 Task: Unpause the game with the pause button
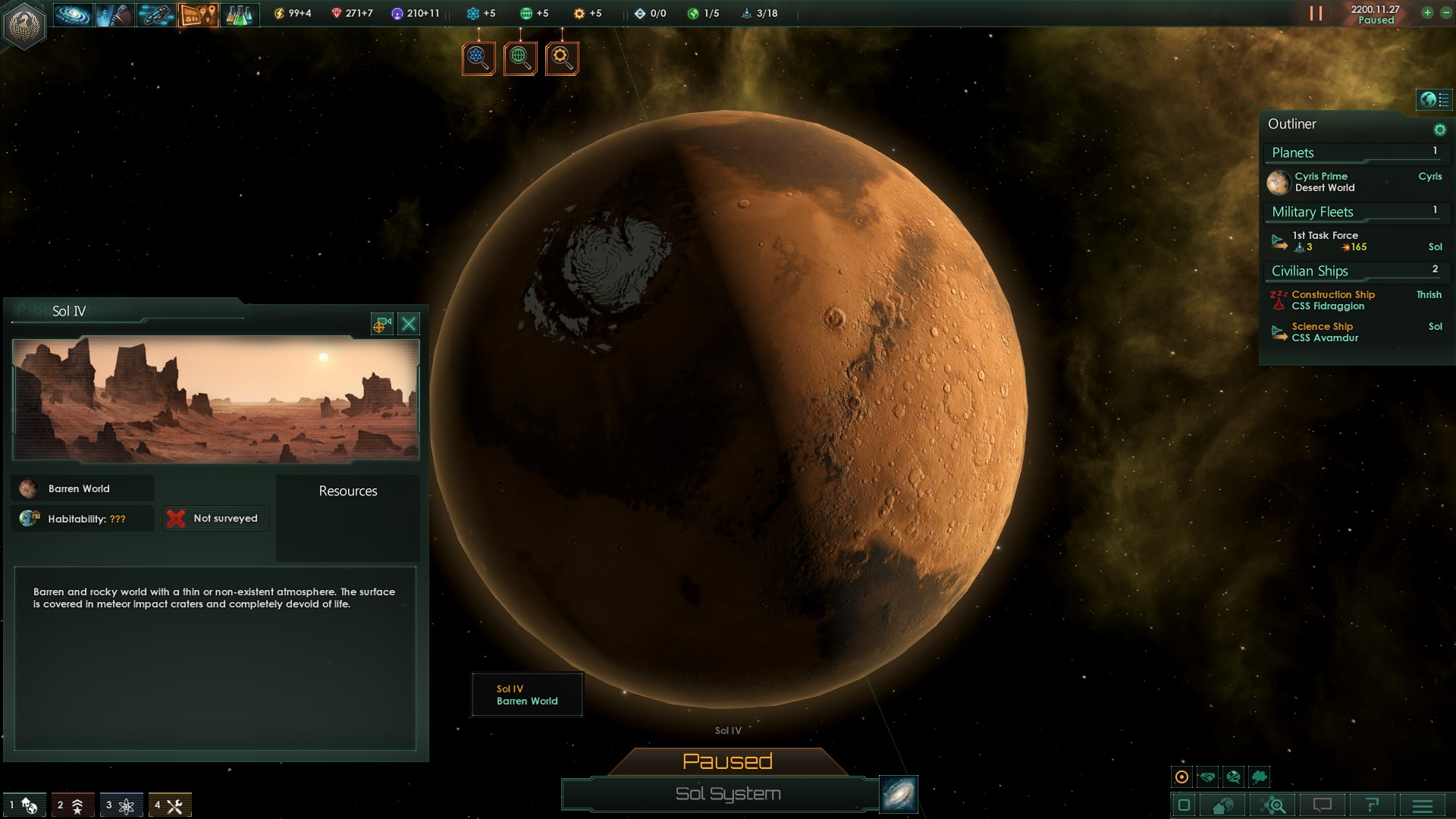coord(1316,14)
